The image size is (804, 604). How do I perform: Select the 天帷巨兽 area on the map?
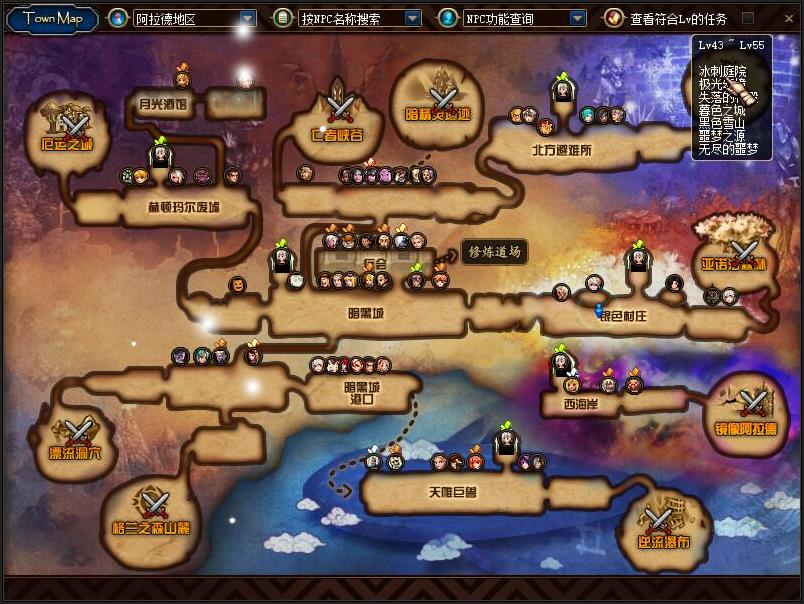pos(453,492)
